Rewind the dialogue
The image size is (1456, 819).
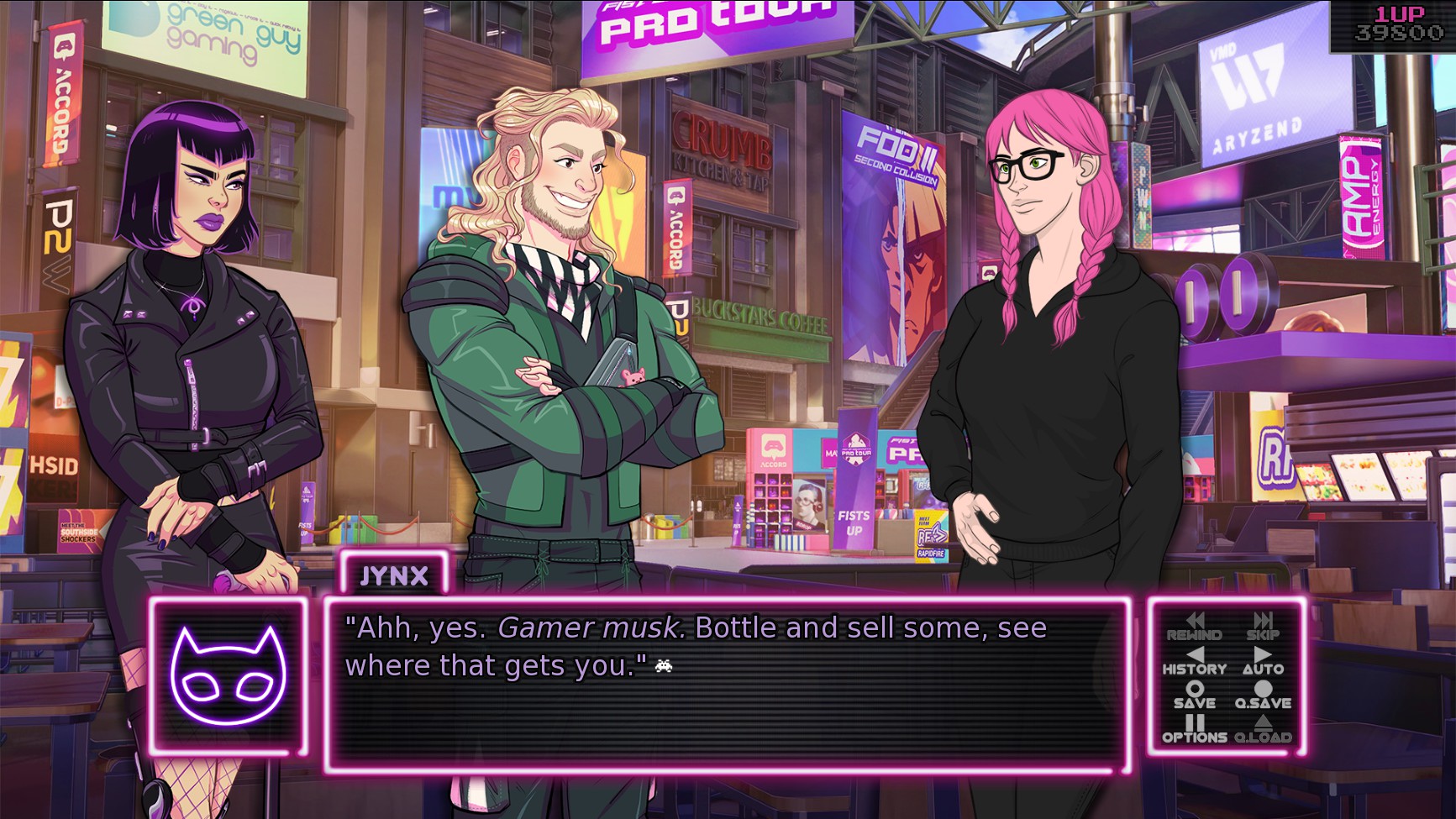[1194, 627]
